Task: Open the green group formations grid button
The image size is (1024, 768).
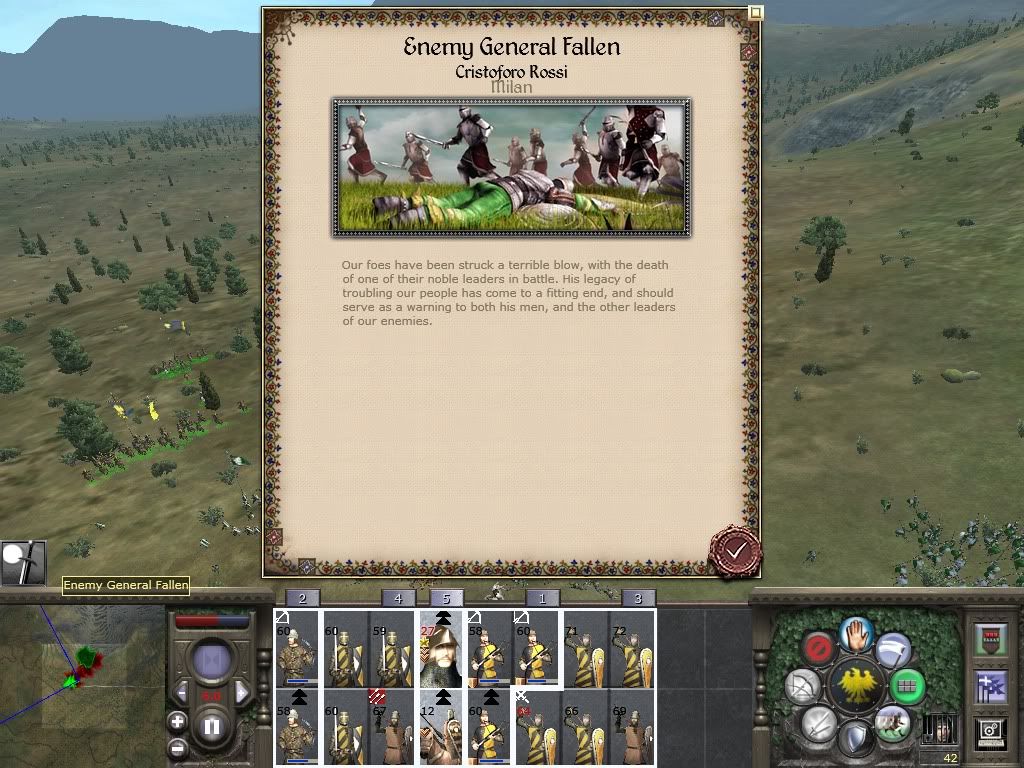Action: [x=907, y=686]
